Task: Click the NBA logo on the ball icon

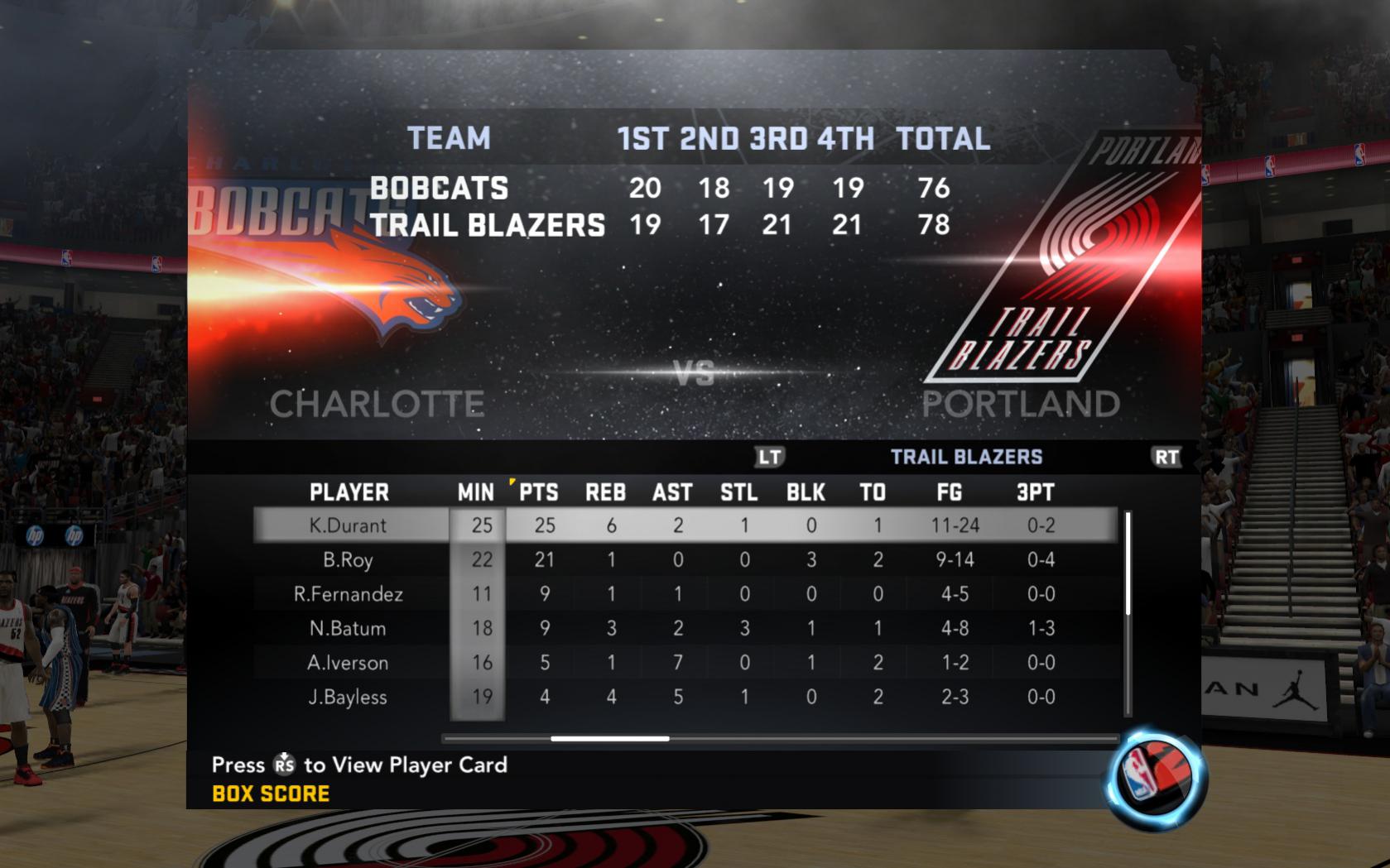Action: tap(1141, 774)
